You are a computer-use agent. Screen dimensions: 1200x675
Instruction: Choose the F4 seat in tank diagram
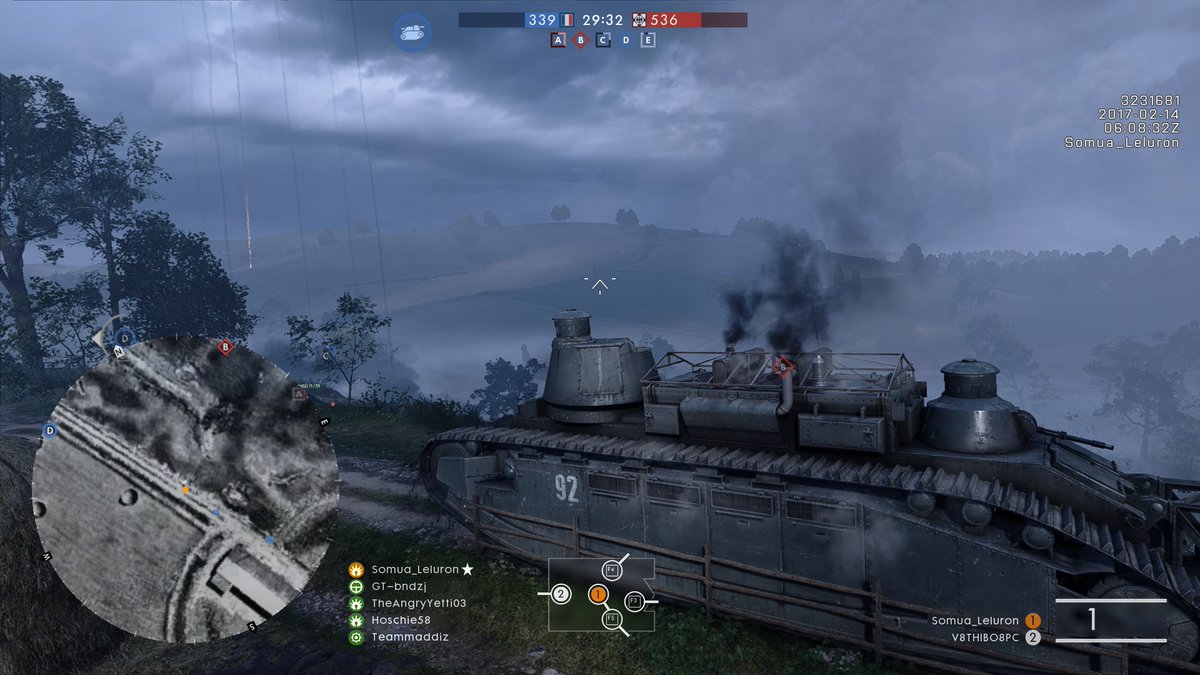tap(611, 570)
